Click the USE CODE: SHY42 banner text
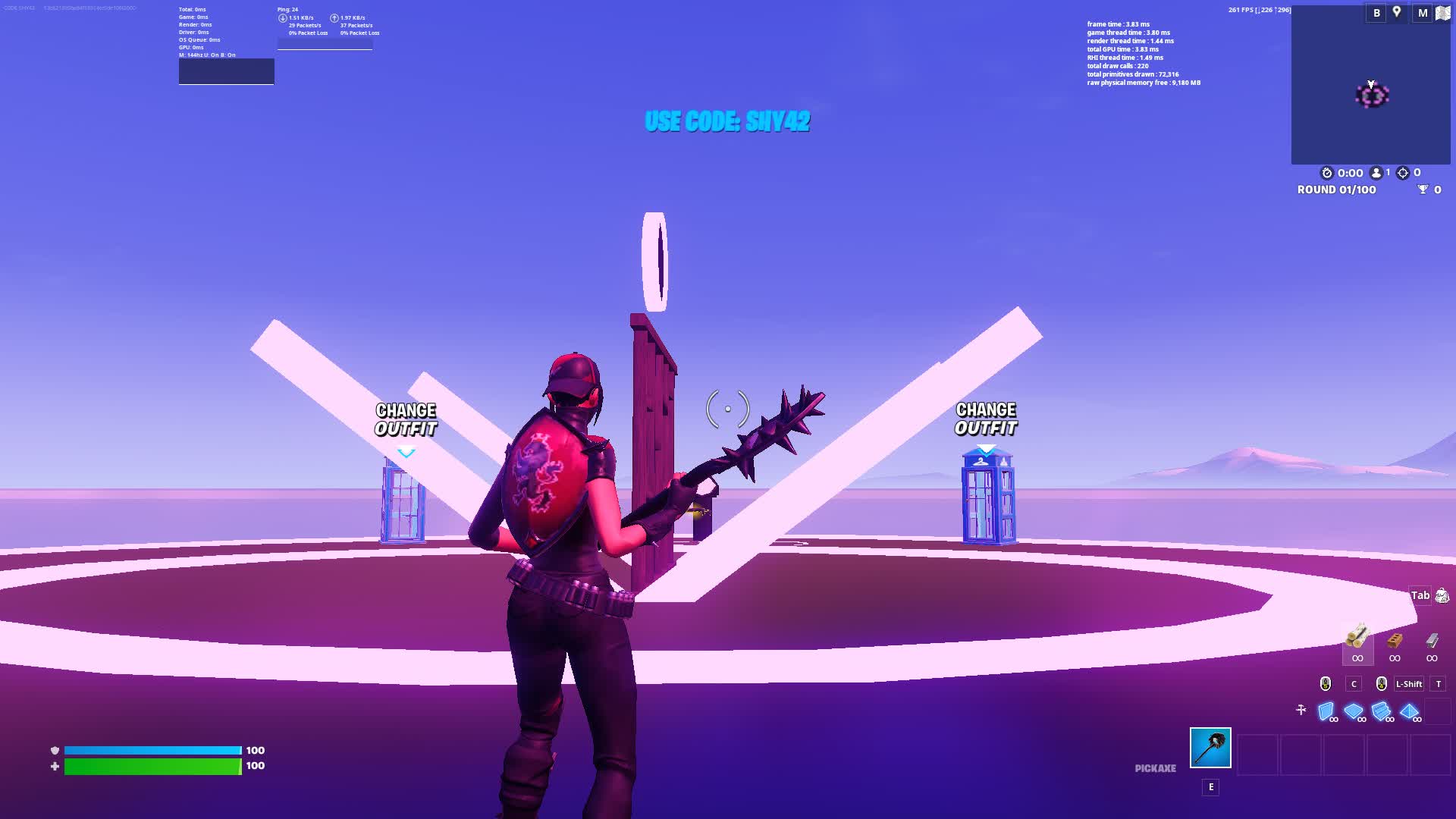Viewport: 1456px width, 819px height. [727, 121]
